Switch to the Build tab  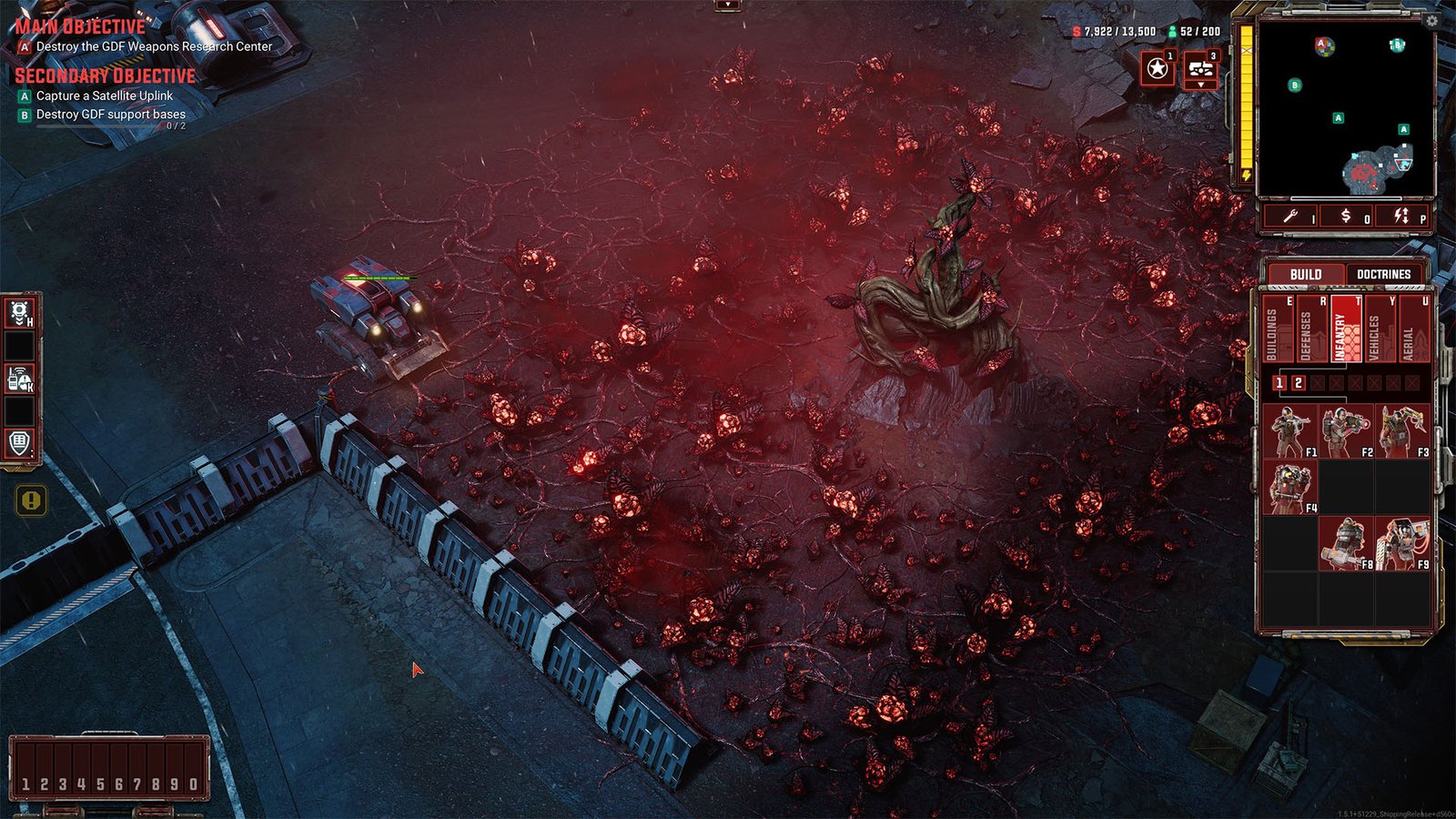coord(1308,272)
